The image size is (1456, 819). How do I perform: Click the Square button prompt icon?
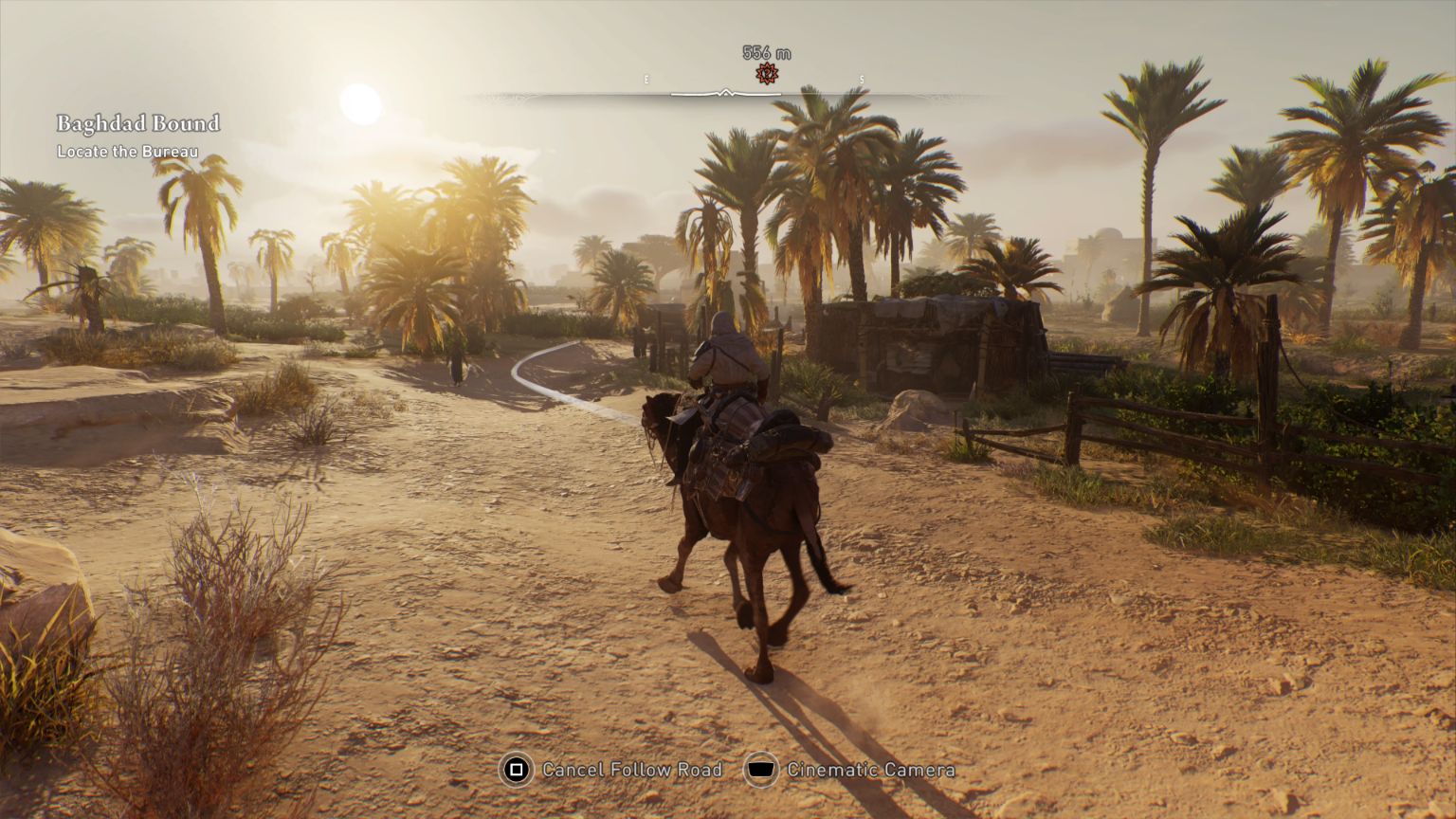516,771
